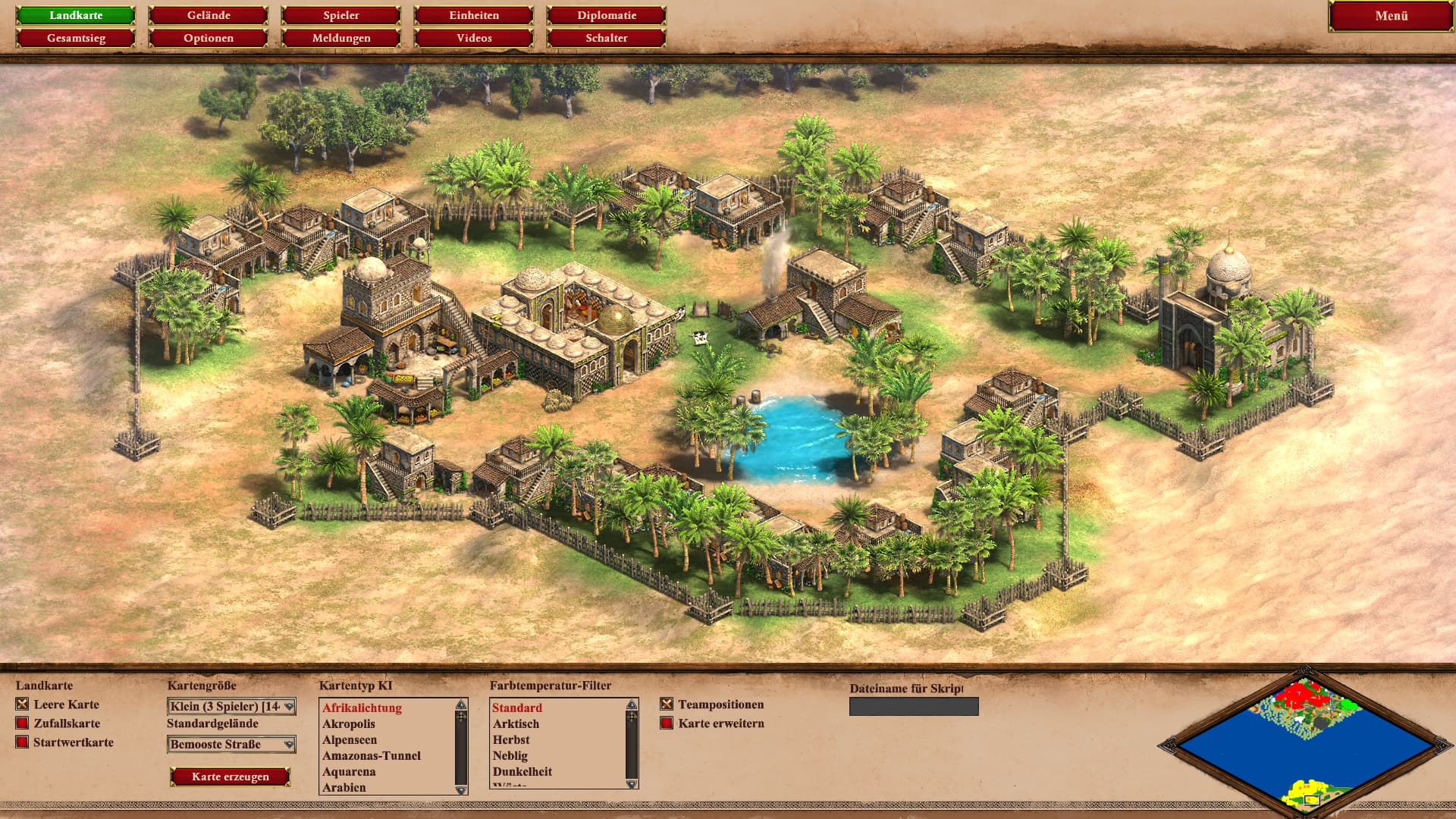Select the Diplomatie tab
The width and height of the screenshot is (1456, 819).
click(x=607, y=15)
